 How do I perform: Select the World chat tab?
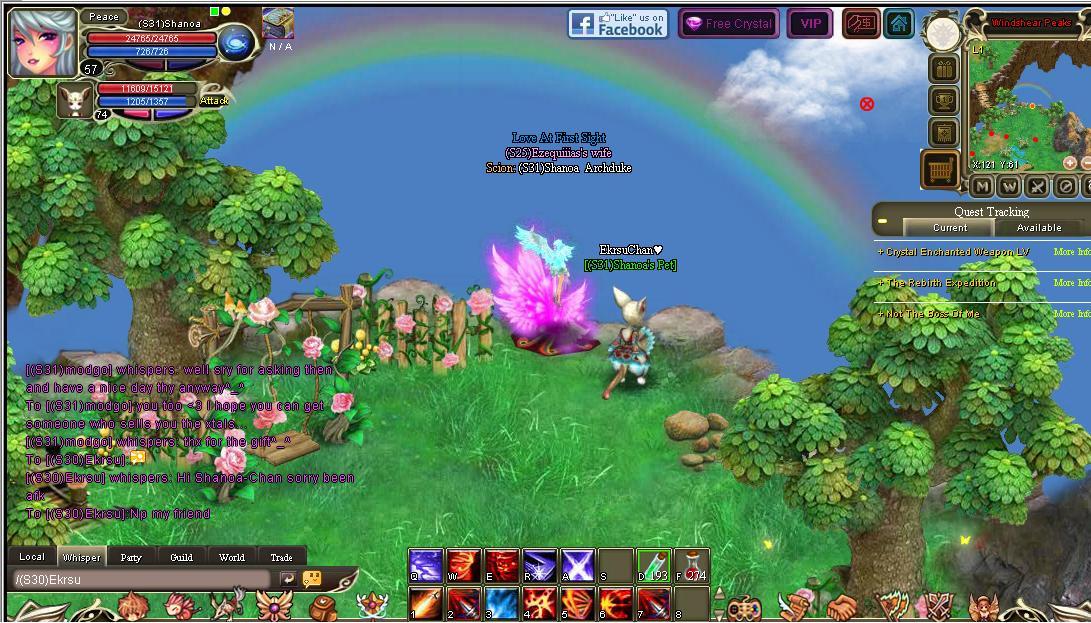231,557
